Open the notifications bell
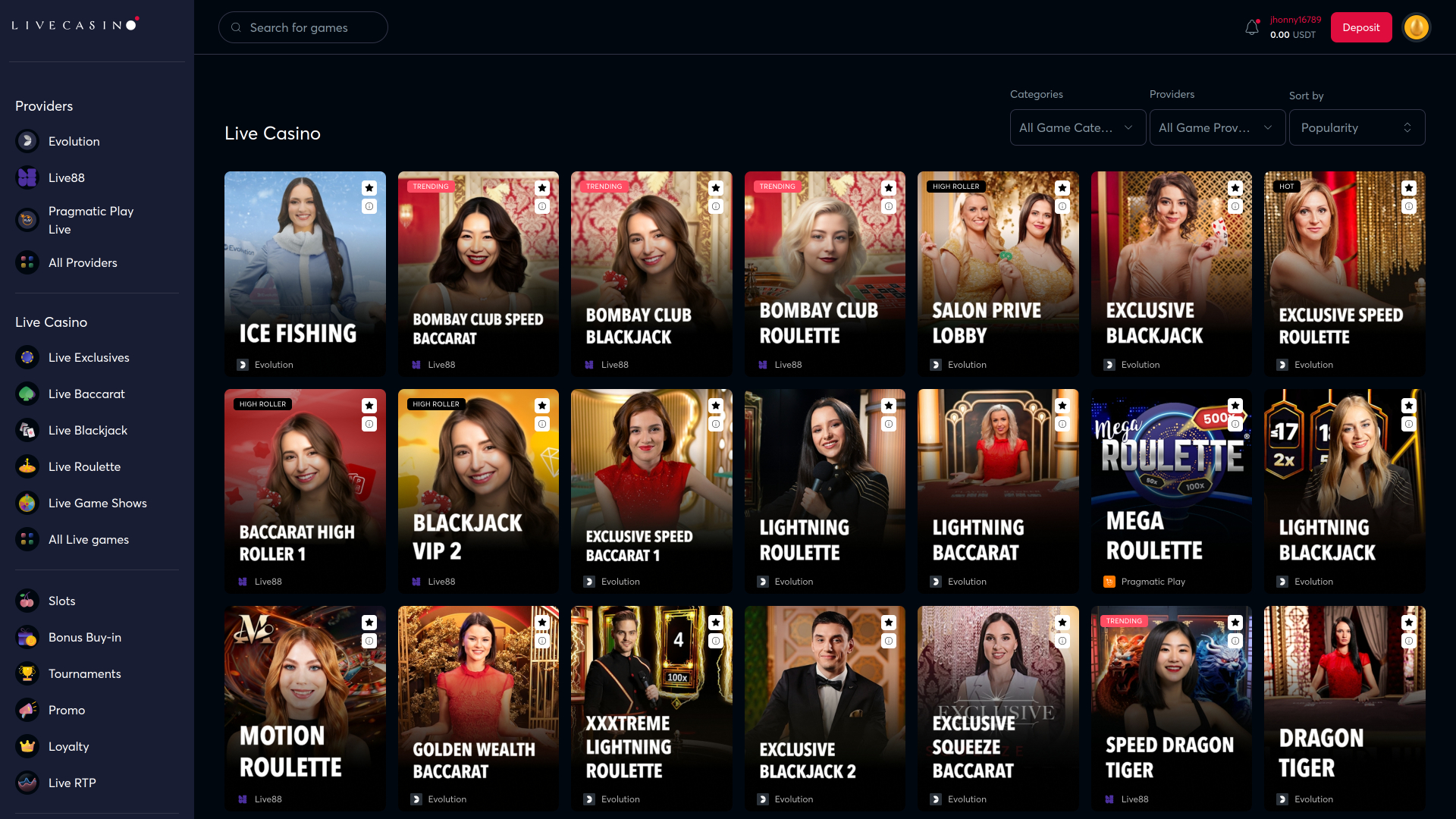 point(1251,27)
